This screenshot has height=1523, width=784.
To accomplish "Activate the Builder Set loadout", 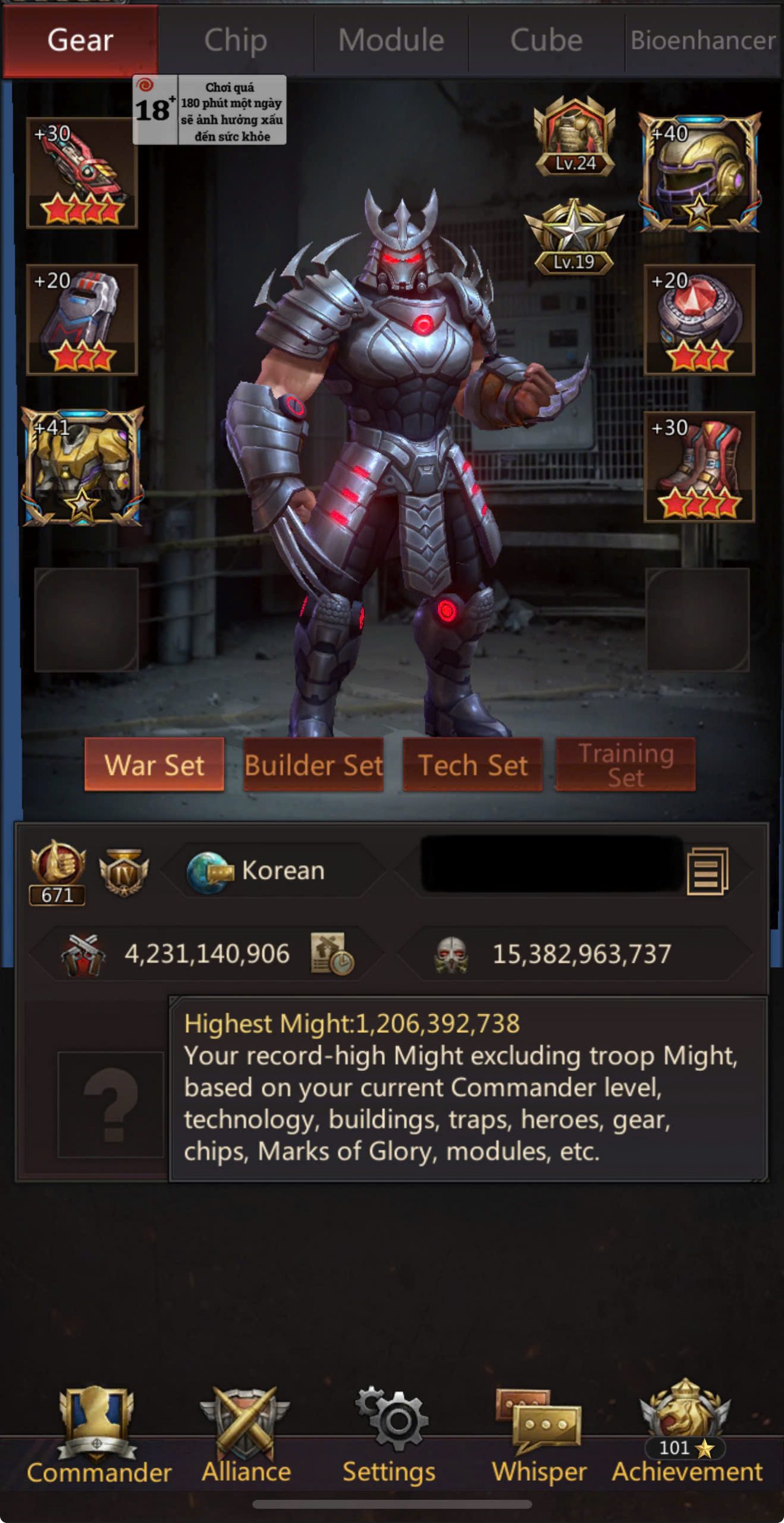I will [313, 764].
